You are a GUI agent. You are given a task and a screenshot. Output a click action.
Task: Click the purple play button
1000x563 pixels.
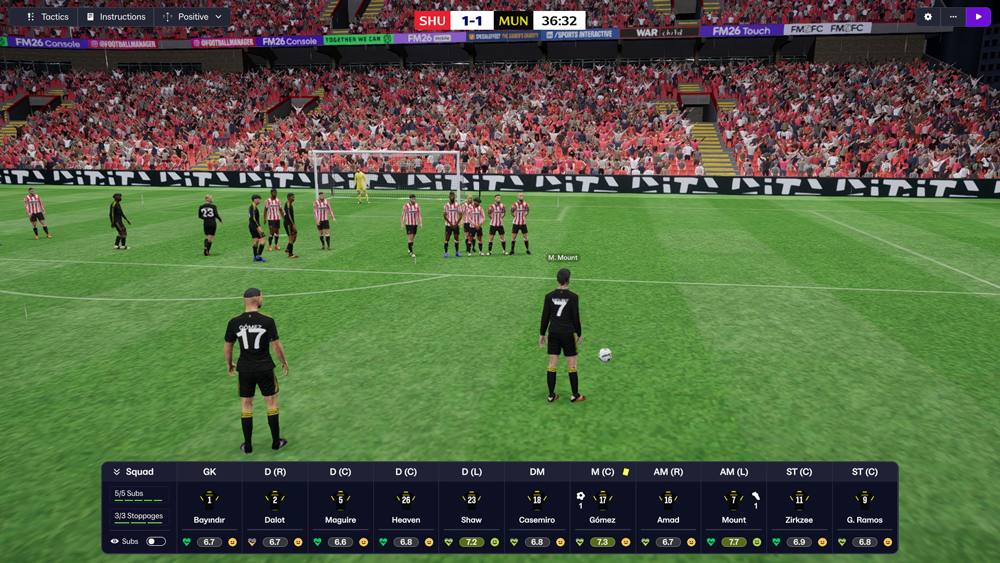tap(978, 17)
